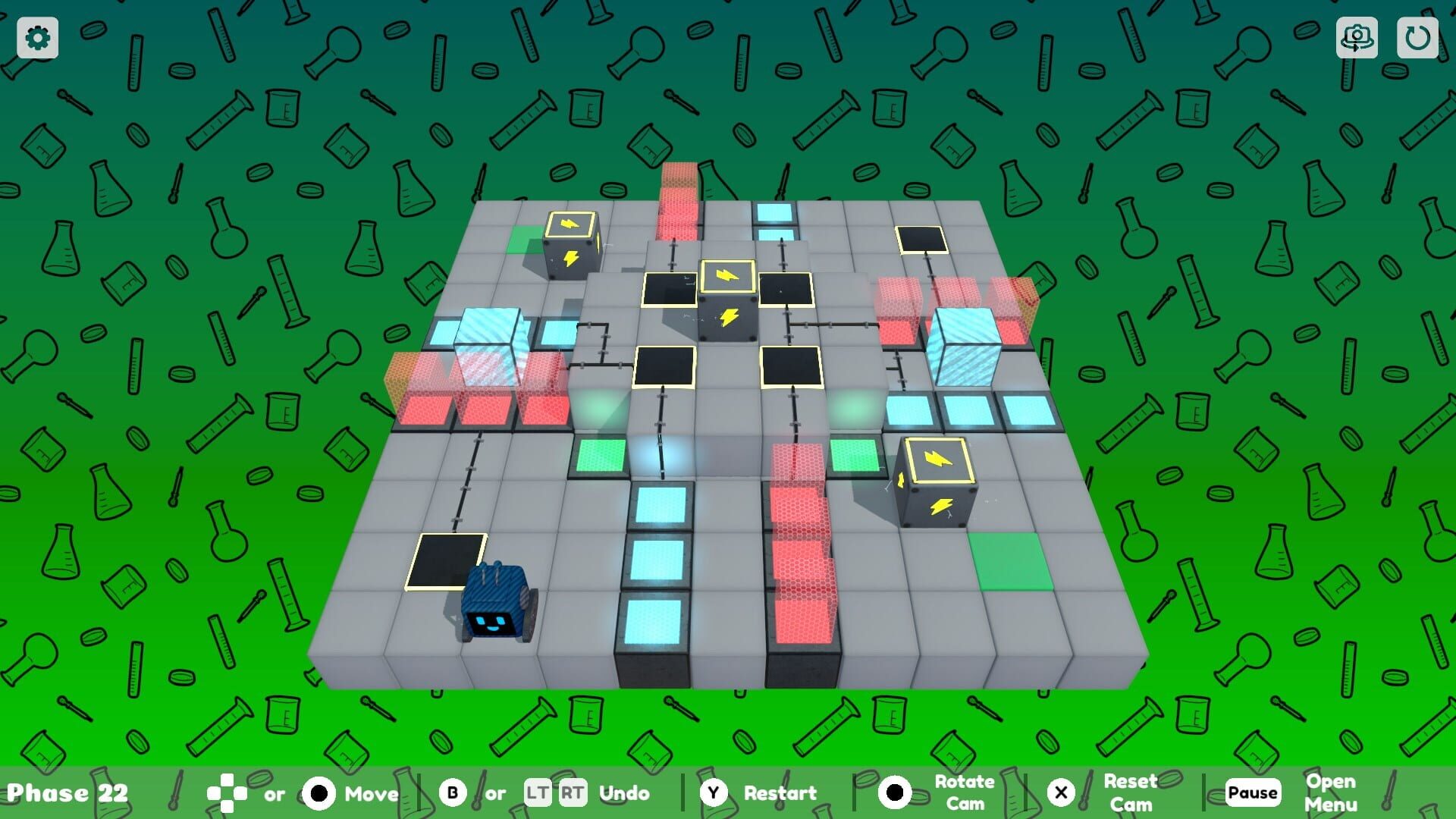This screenshot has height=819, width=1456.
Task: Click the Y button next to Restart
Action: [x=714, y=793]
